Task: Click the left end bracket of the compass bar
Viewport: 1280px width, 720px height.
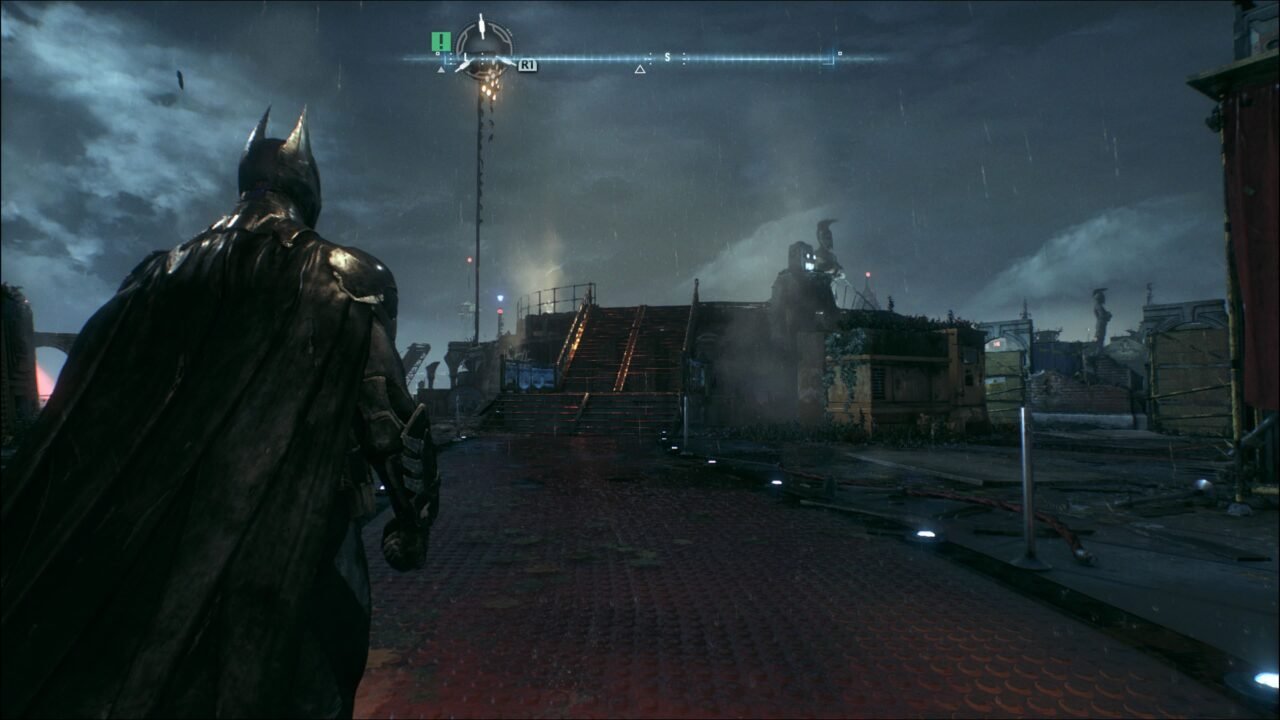Action: tap(444, 58)
